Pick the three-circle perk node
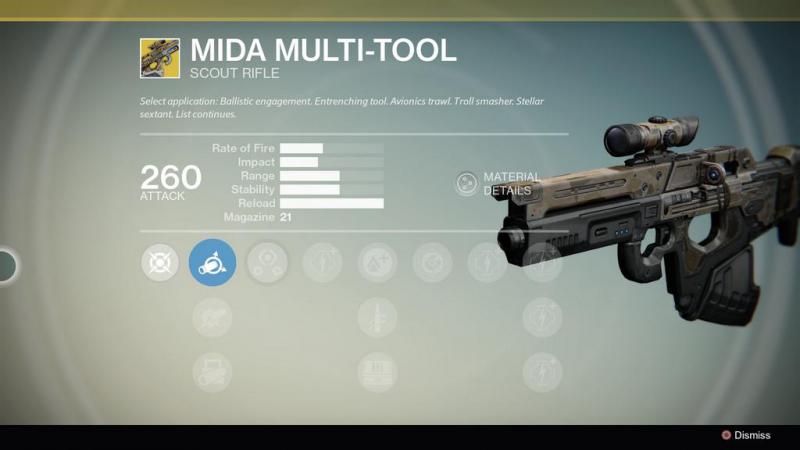The height and width of the screenshot is (450, 800). [268, 262]
